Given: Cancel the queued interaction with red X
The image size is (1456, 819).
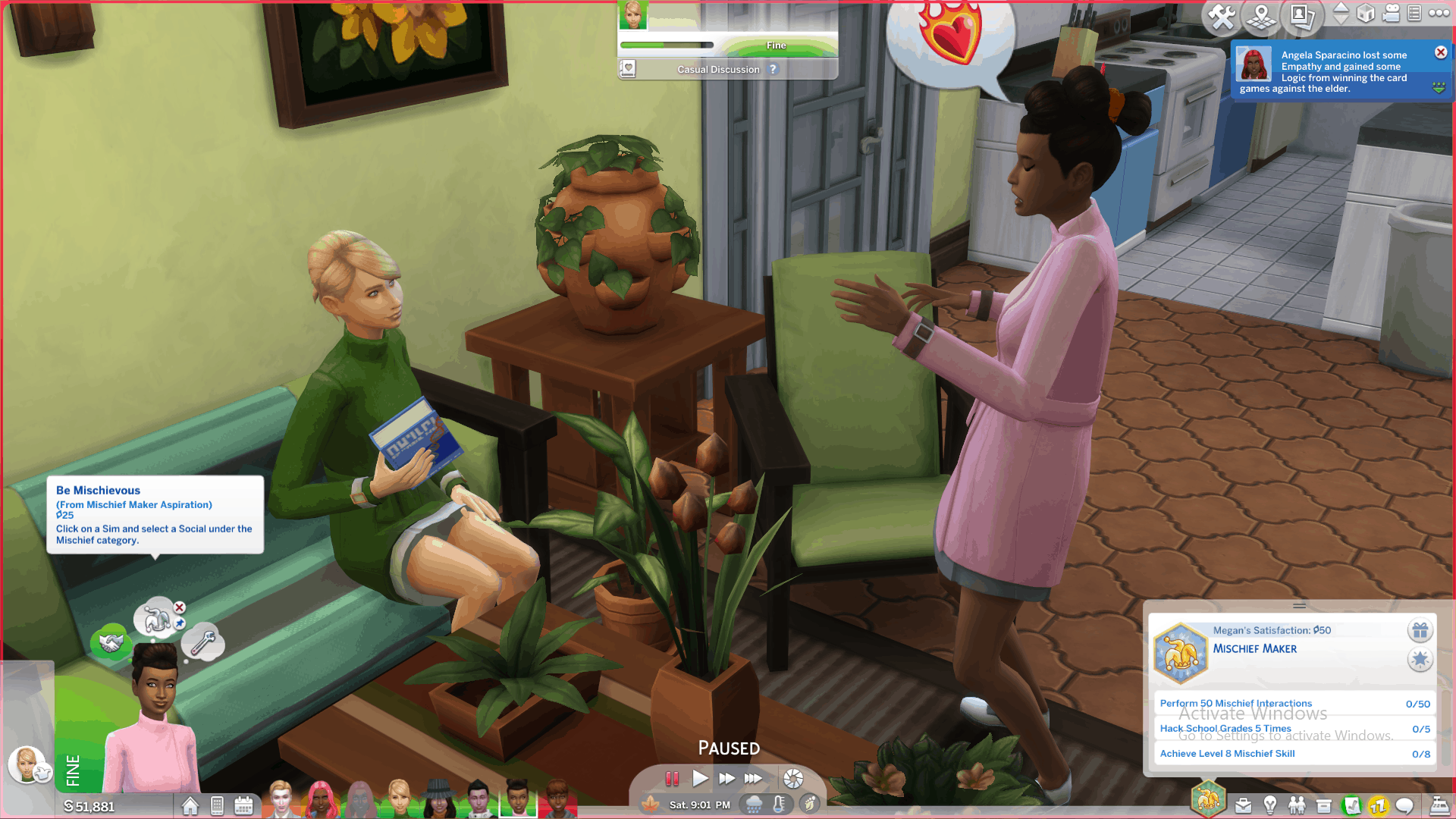Looking at the screenshot, I should [x=180, y=607].
